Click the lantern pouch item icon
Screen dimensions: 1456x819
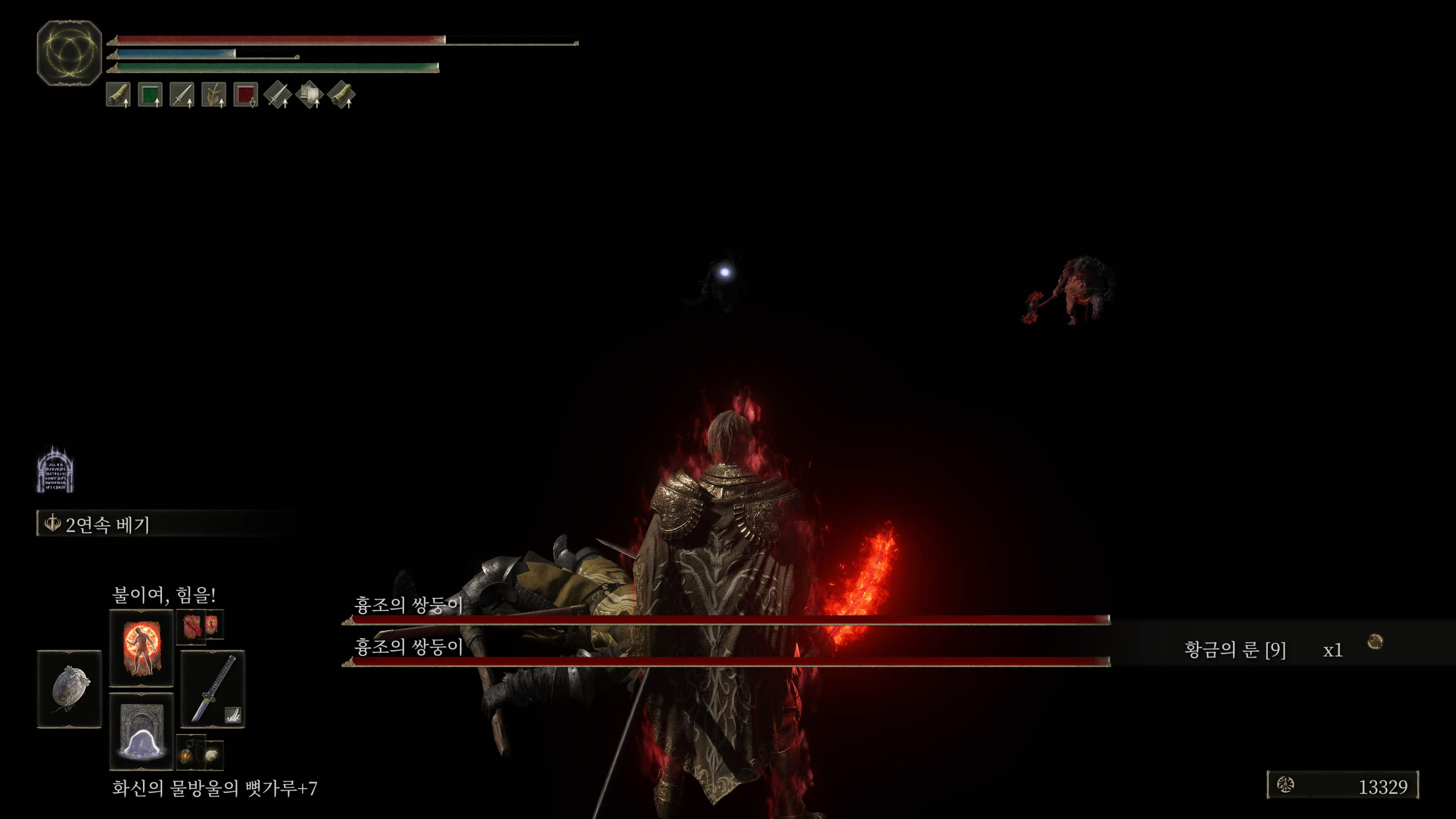pos(188,754)
